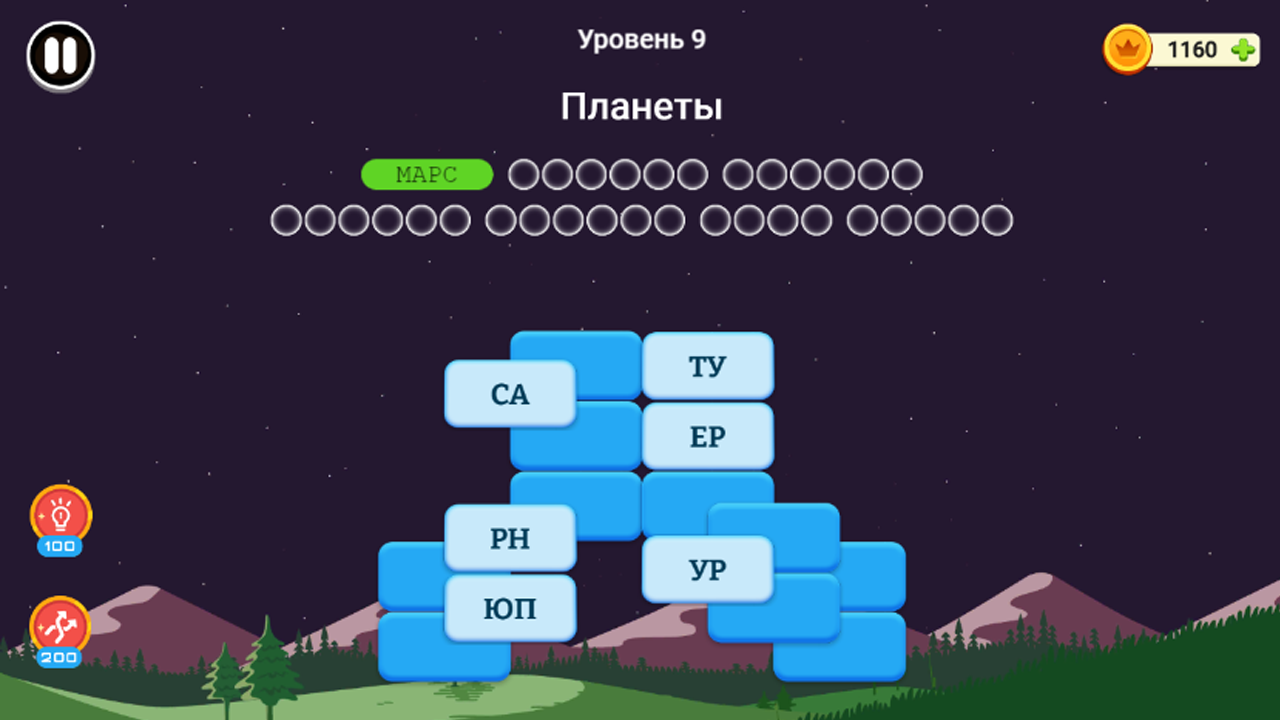The image size is (1280, 720).
Task: Select the tile labeled ТУ
Action: 708,365
